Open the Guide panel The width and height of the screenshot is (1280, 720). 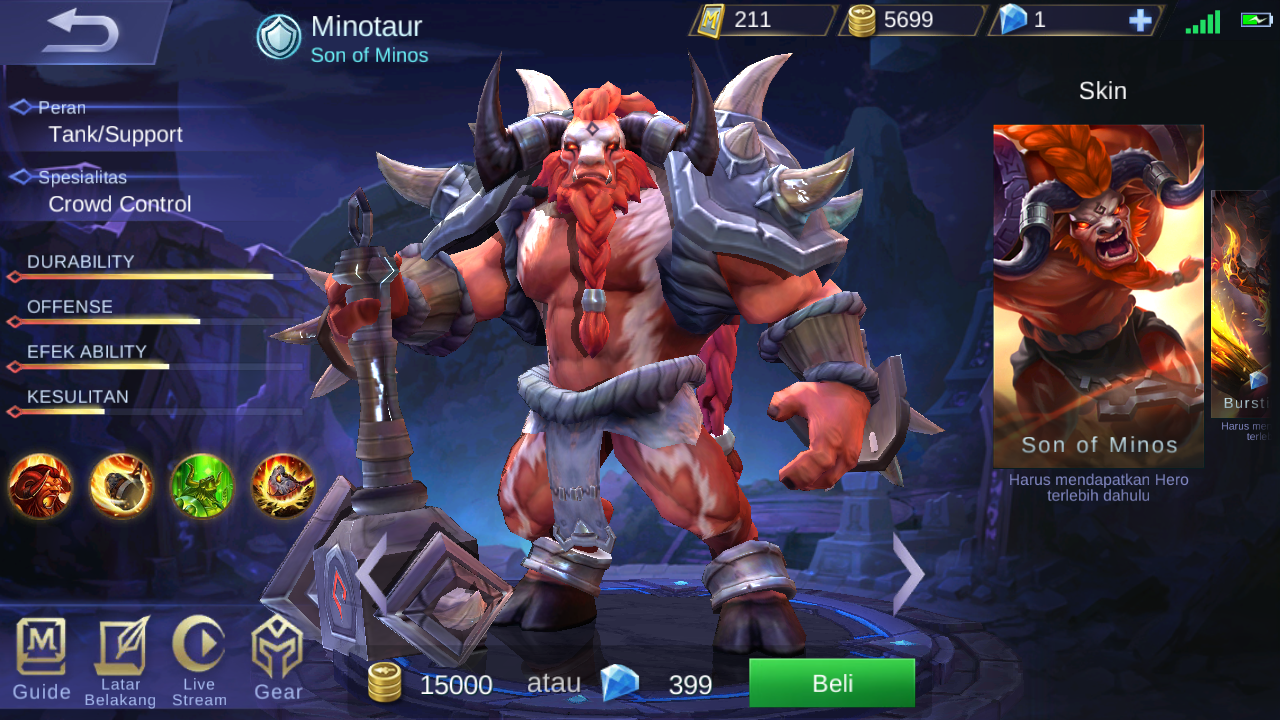[40, 660]
